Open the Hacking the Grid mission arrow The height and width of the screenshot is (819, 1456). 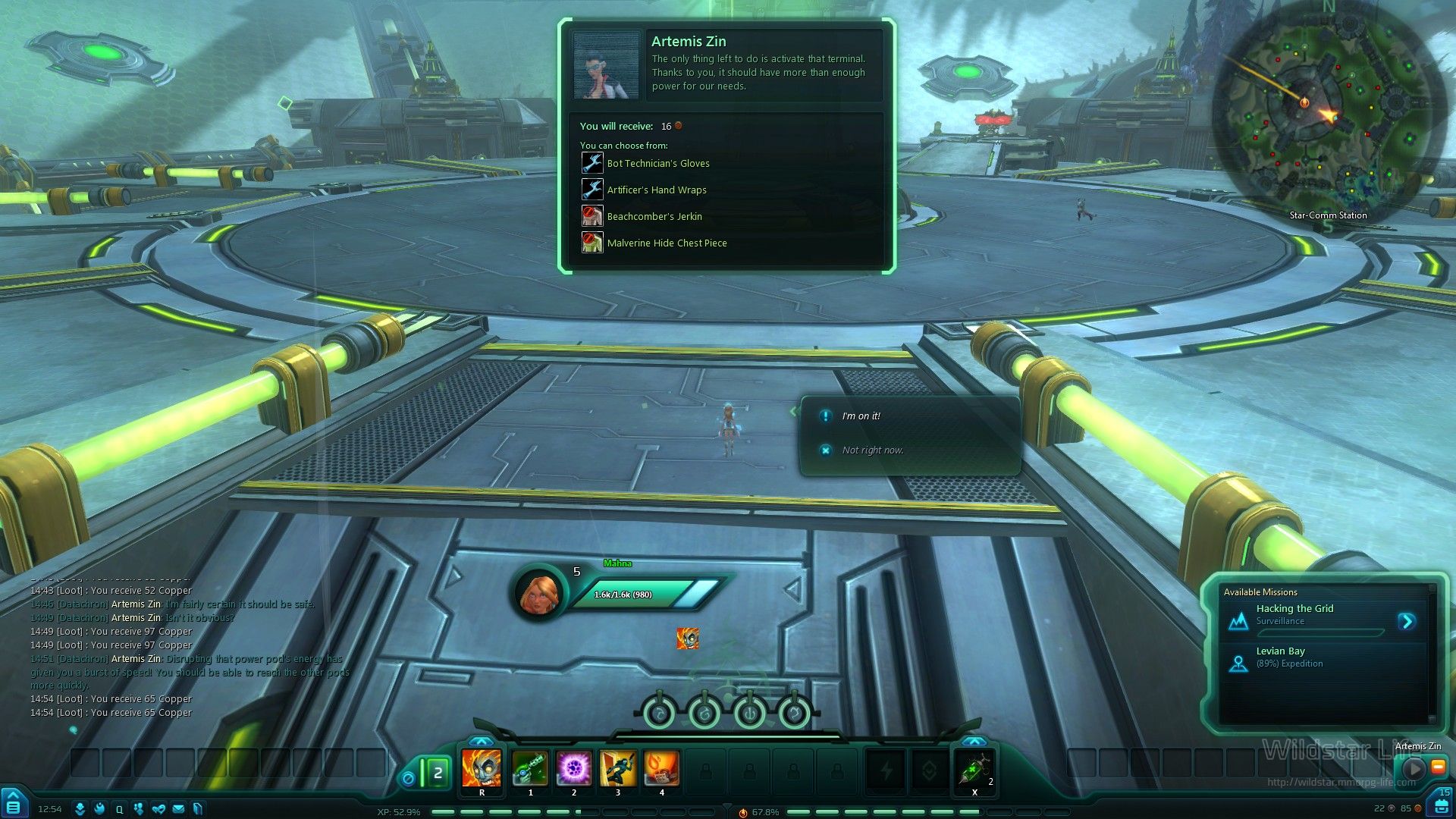coord(1407,622)
